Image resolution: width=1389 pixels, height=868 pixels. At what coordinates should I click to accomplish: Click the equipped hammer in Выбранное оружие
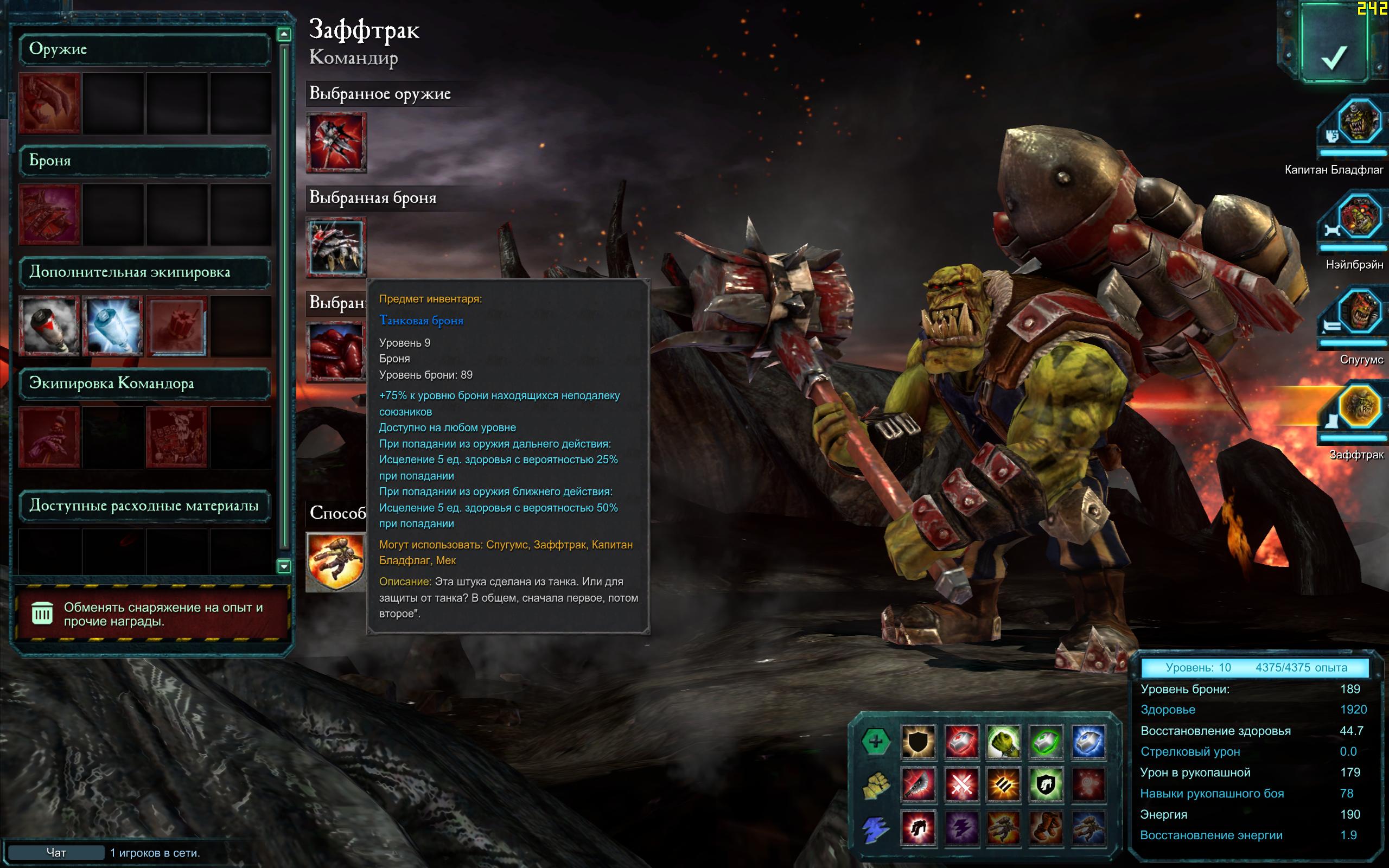336,142
